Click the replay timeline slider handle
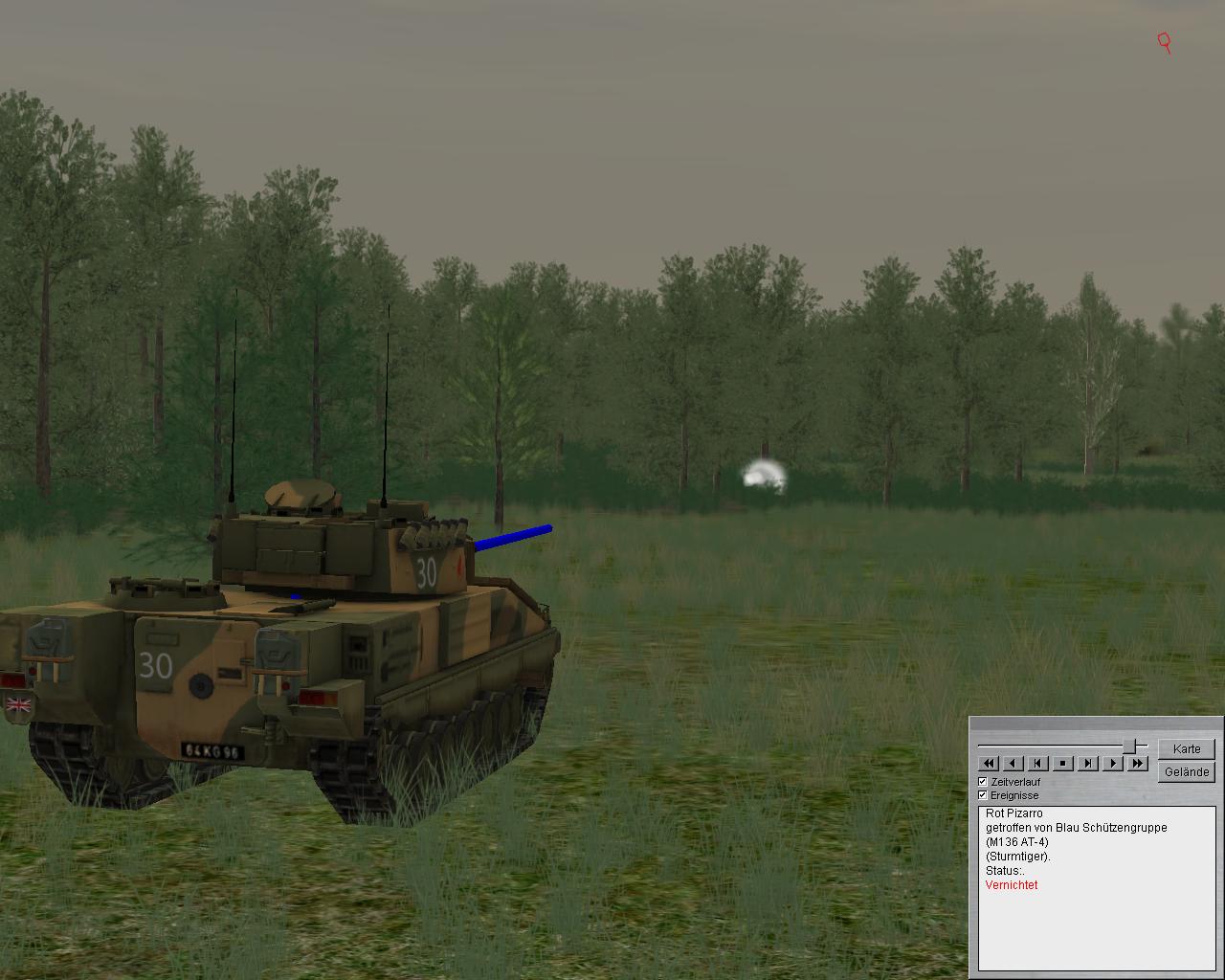Image resolution: width=1225 pixels, height=980 pixels. (x=1130, y=746)
